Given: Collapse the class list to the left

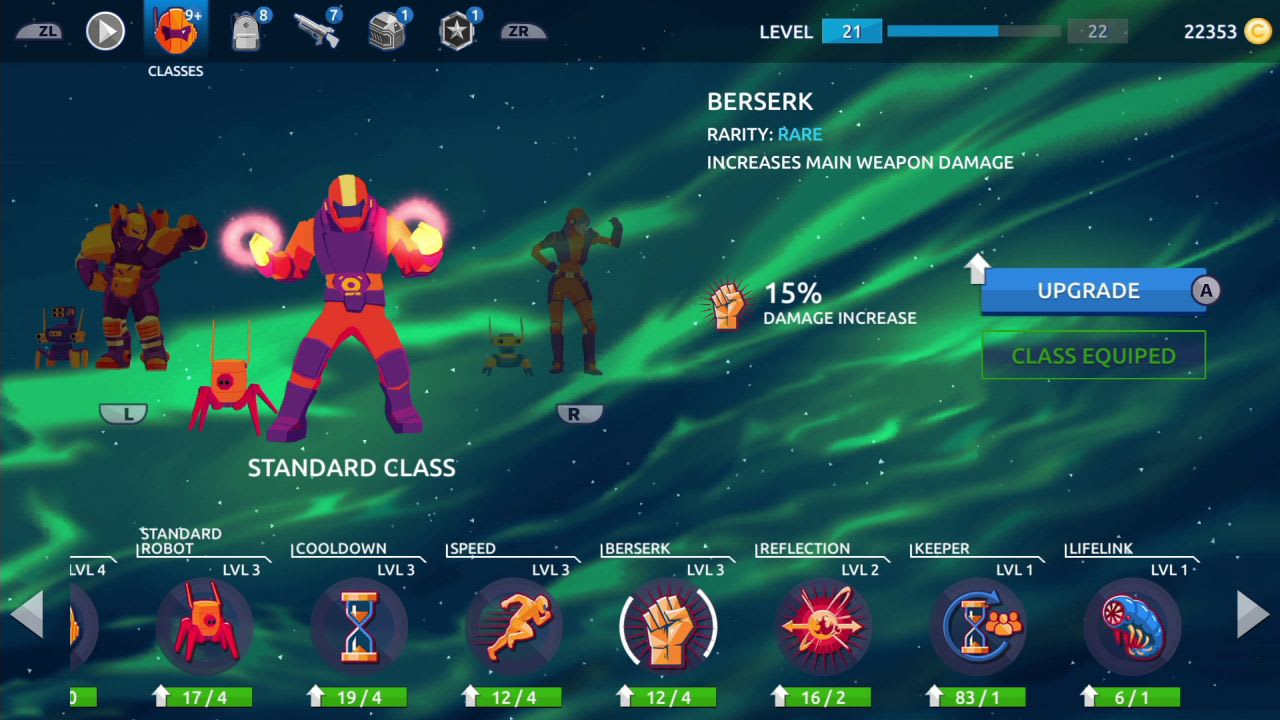Looking at the screenshot, I should (x=25, y=615).
